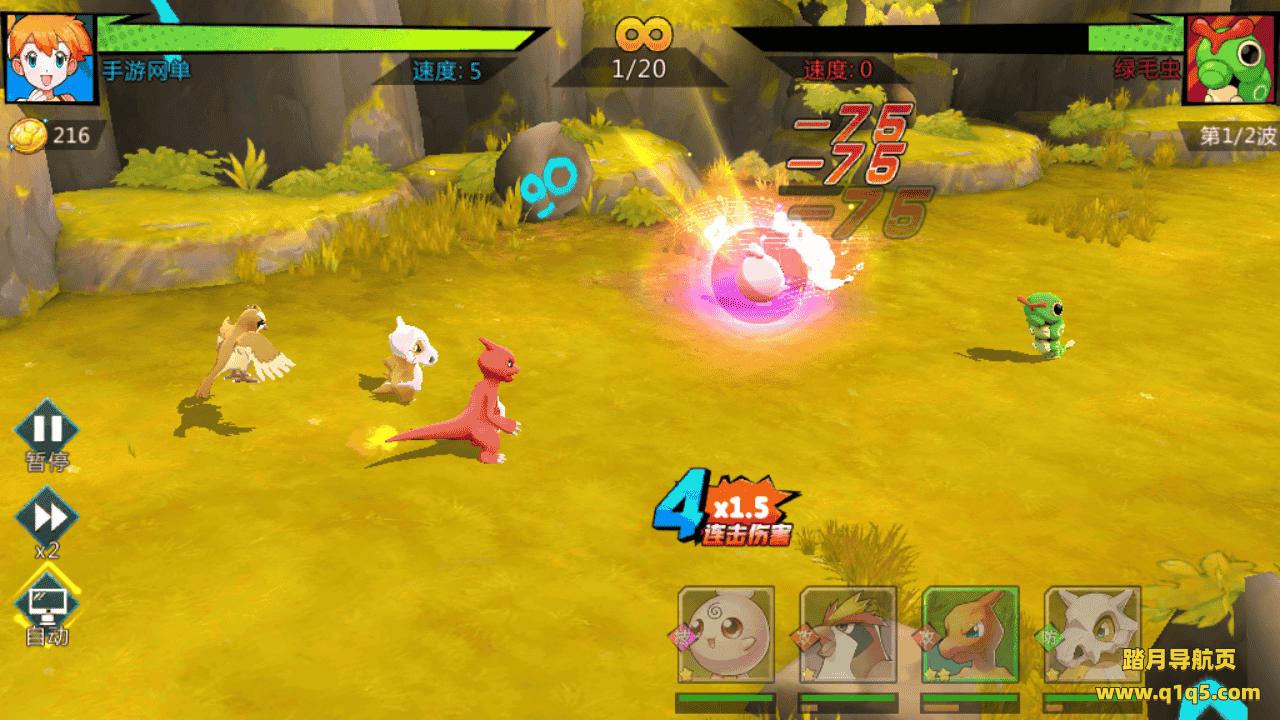The width and height of the screenshot is (1280, 720).
Task: Pause the battle with the 暂停 button
Action: click(46, 431)
